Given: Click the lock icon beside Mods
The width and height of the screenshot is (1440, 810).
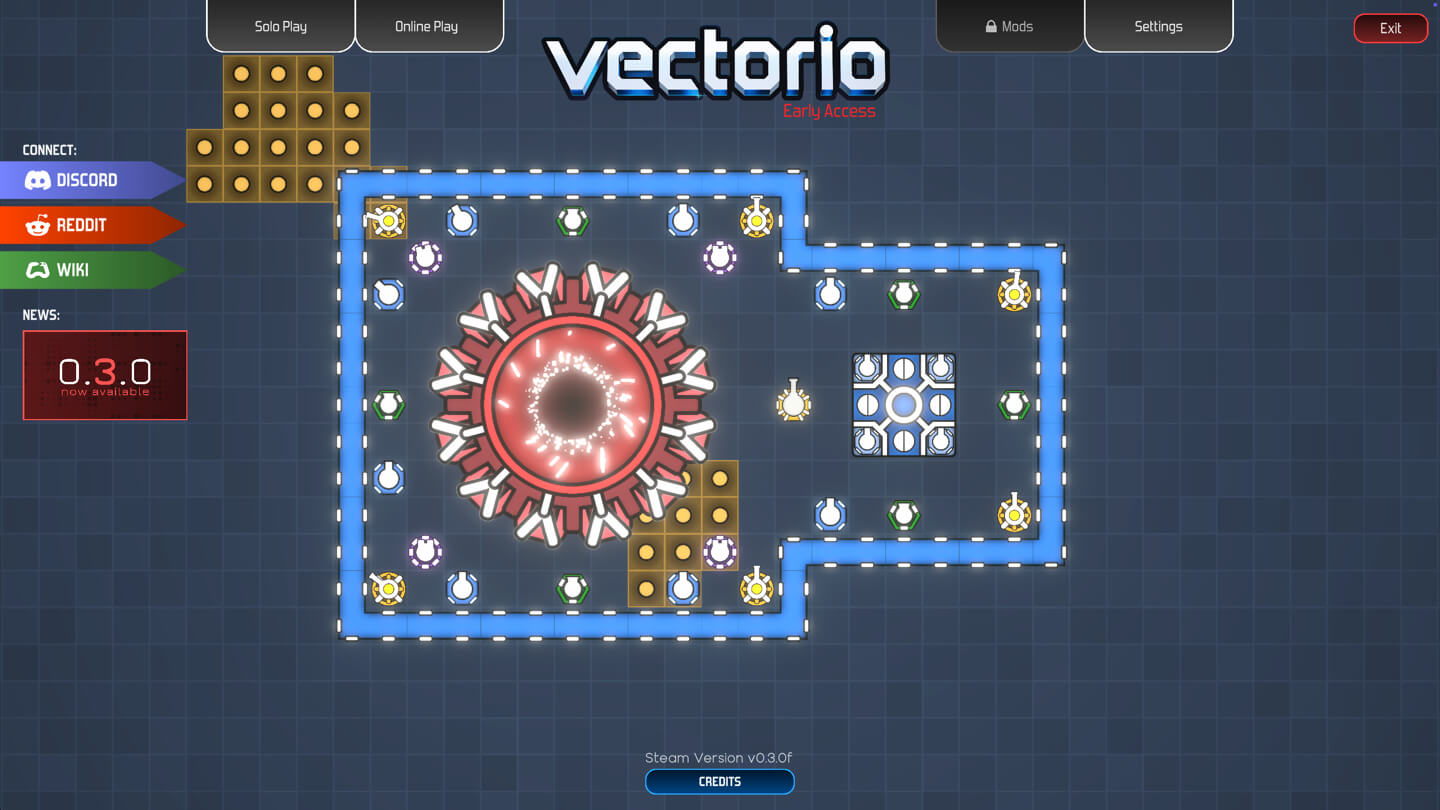Looking at the screenshot, I should (x=990, y=26).
